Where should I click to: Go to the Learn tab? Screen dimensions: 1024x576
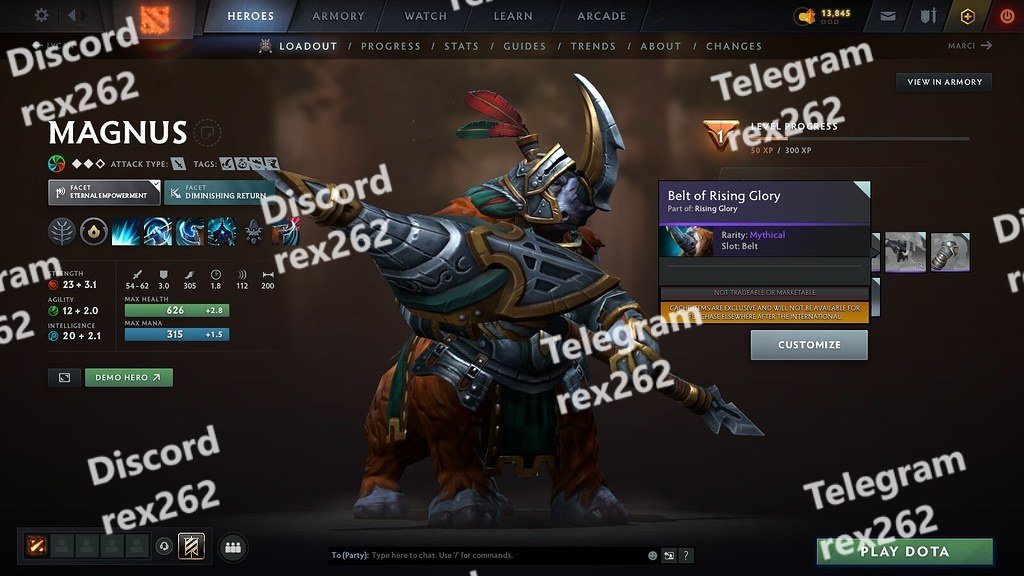point(514,16)
